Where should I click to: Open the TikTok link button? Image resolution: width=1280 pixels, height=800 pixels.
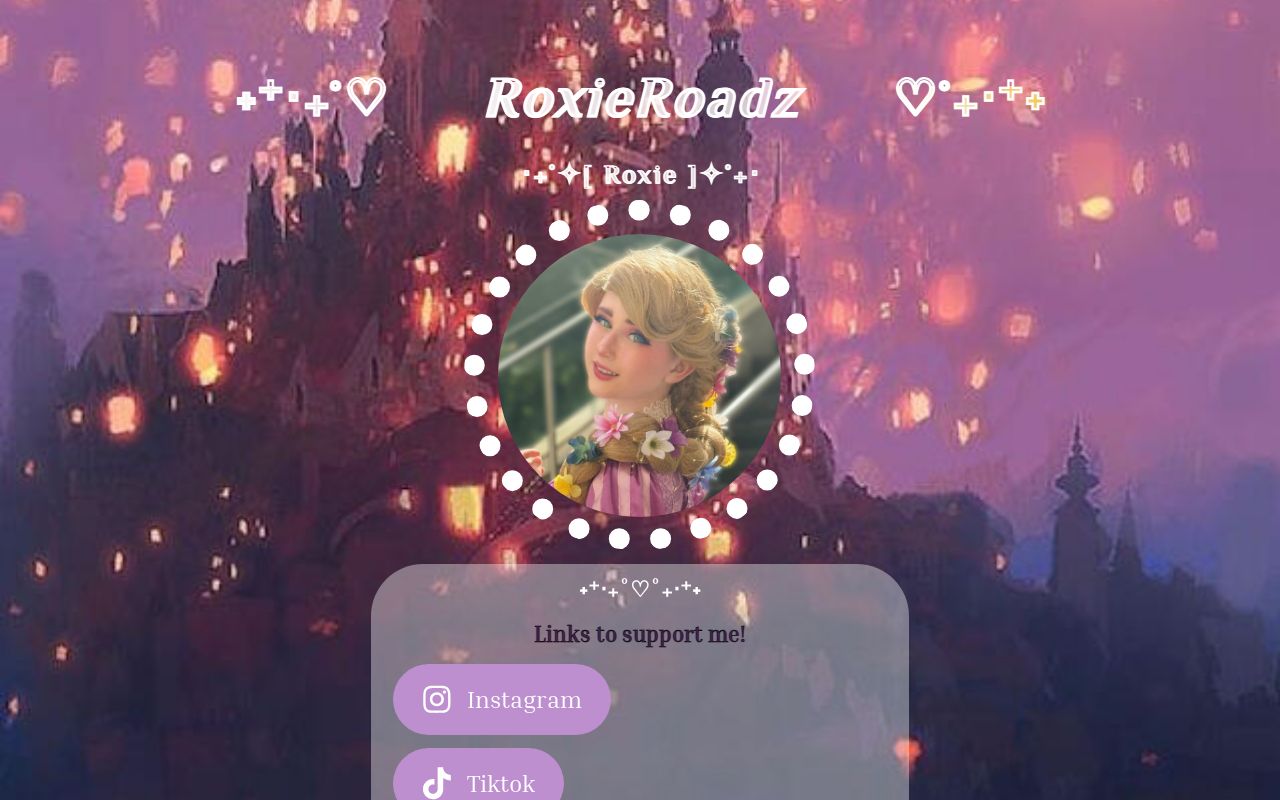[479, 784]
